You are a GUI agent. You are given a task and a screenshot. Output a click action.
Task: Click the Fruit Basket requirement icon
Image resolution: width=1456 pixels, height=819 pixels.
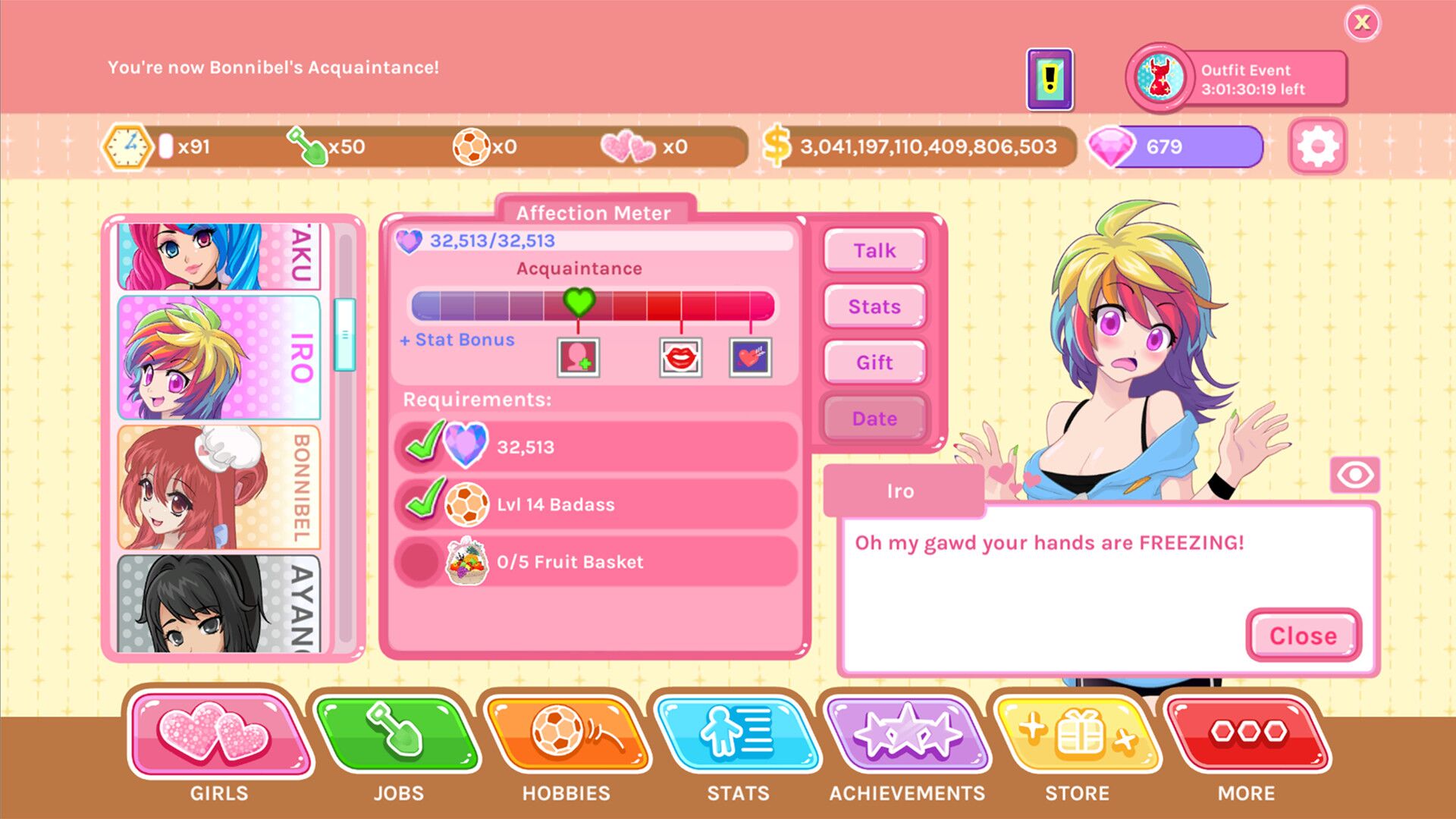(x=467, y=562)
